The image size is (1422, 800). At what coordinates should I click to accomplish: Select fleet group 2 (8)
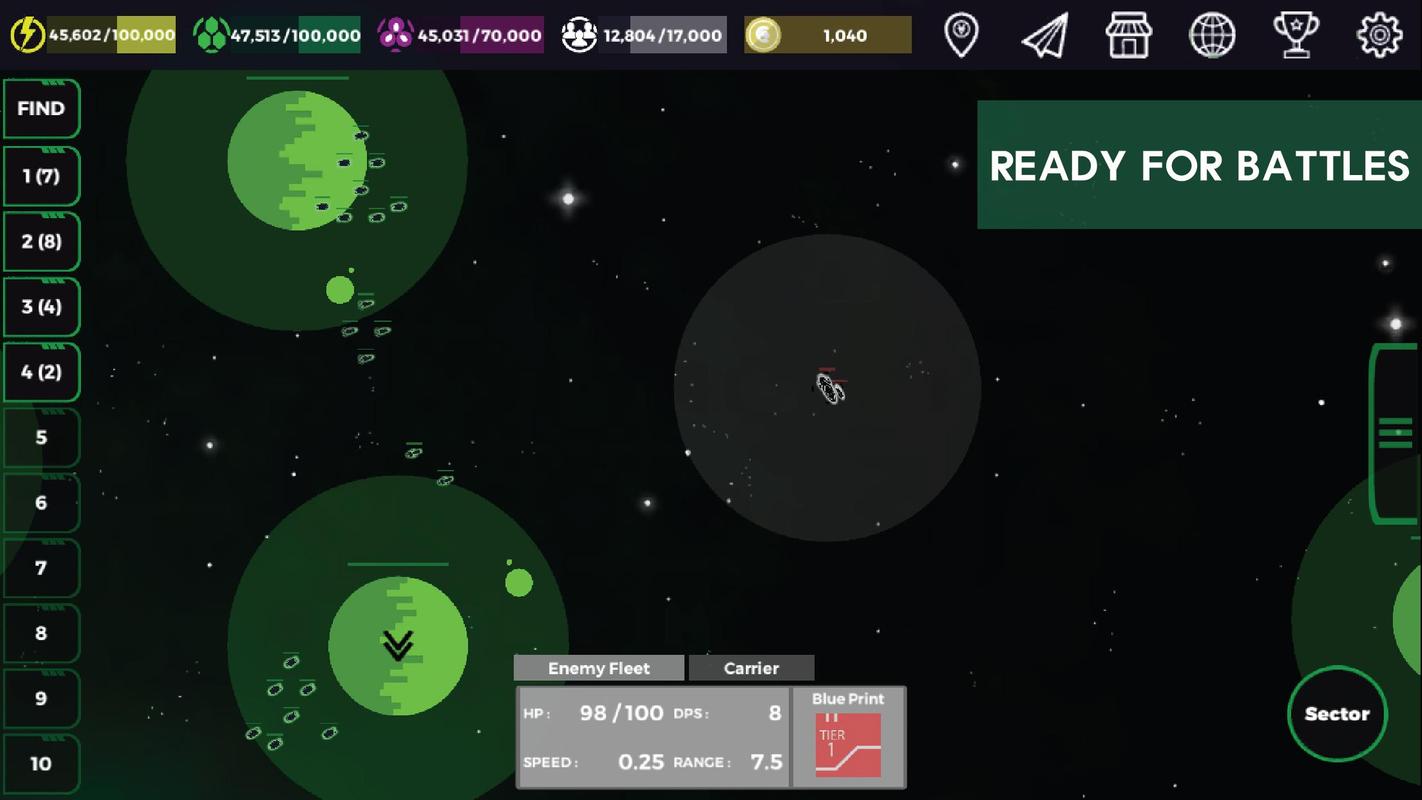41,242
